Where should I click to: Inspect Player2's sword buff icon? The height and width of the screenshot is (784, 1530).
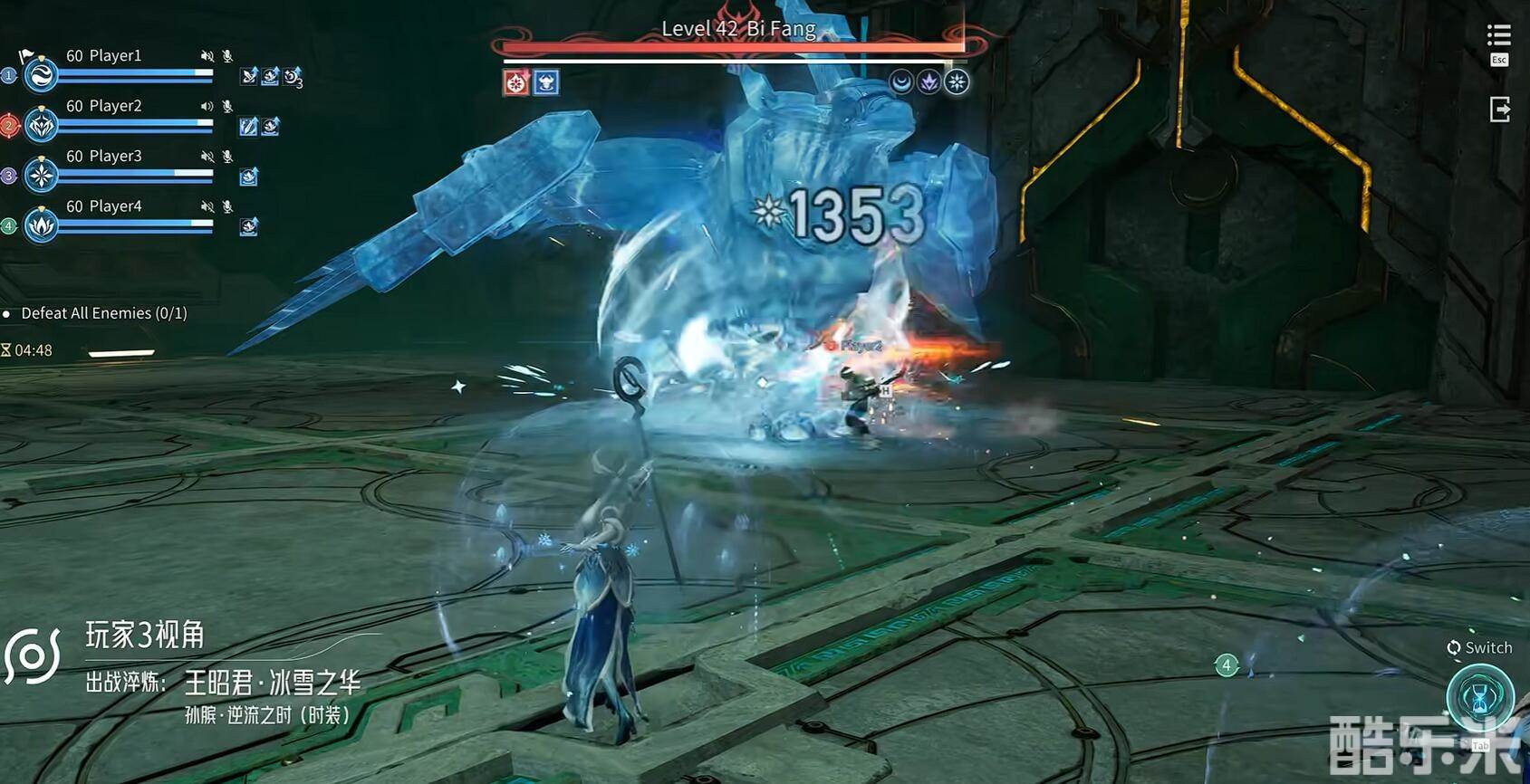point(248,127)
